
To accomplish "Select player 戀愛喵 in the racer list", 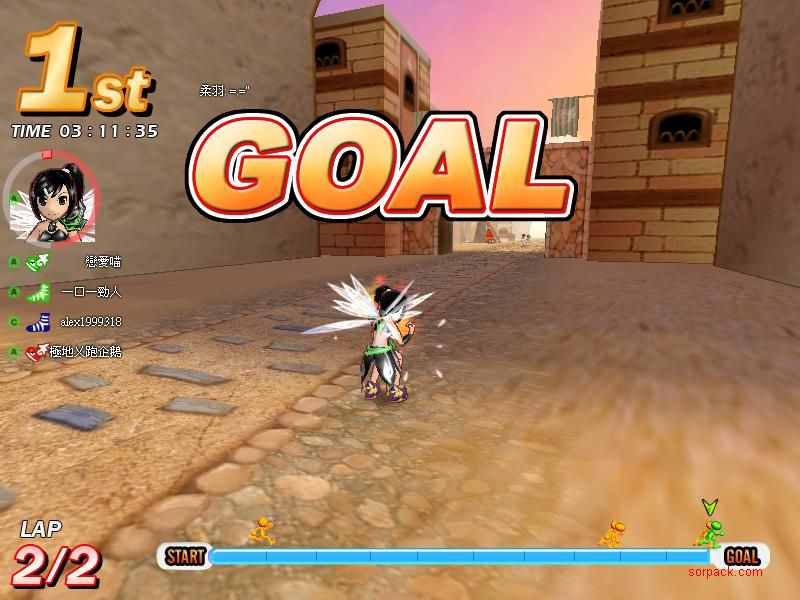I will point(103,262).
